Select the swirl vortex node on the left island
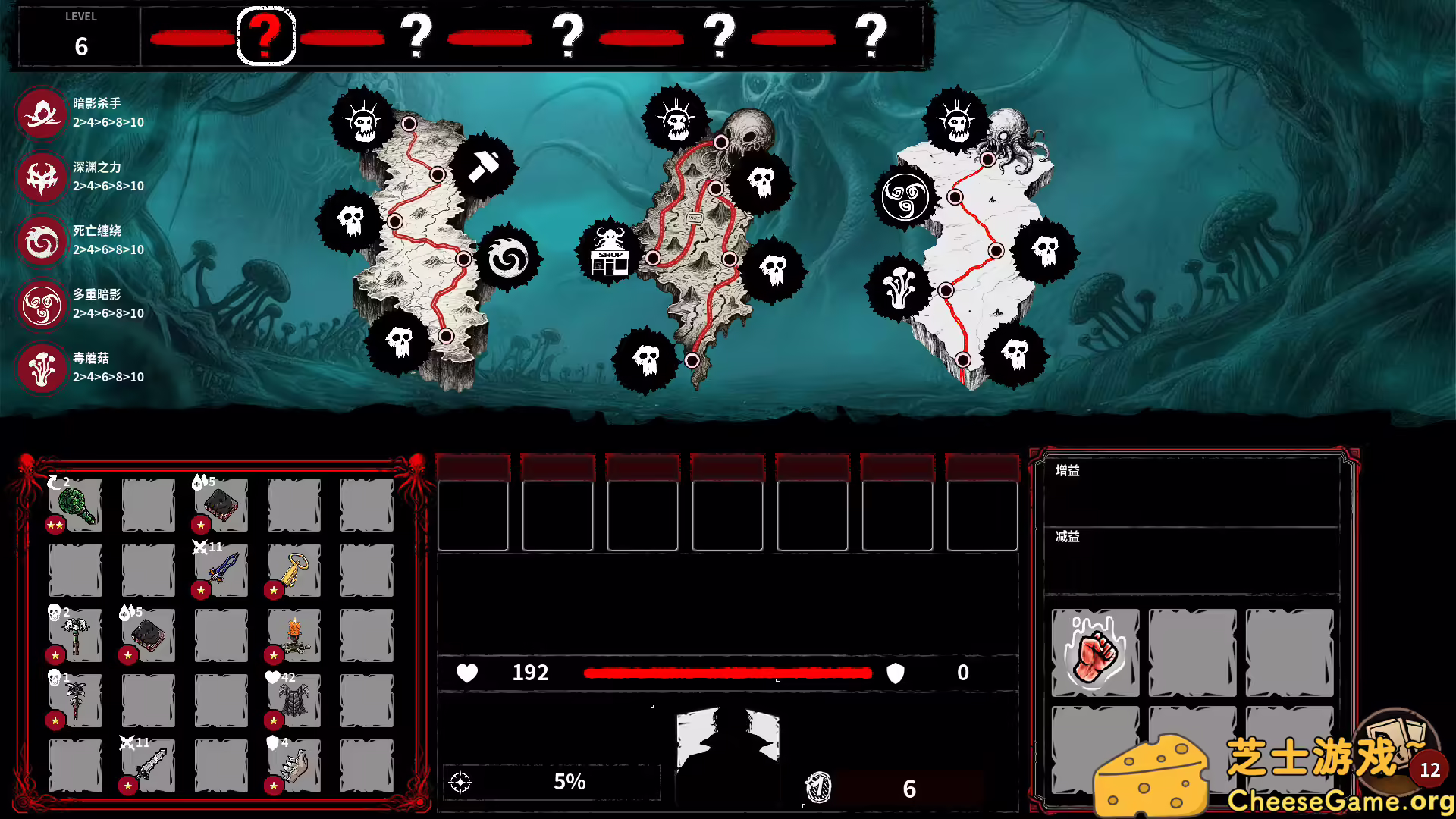 click(x=510, y=258)
